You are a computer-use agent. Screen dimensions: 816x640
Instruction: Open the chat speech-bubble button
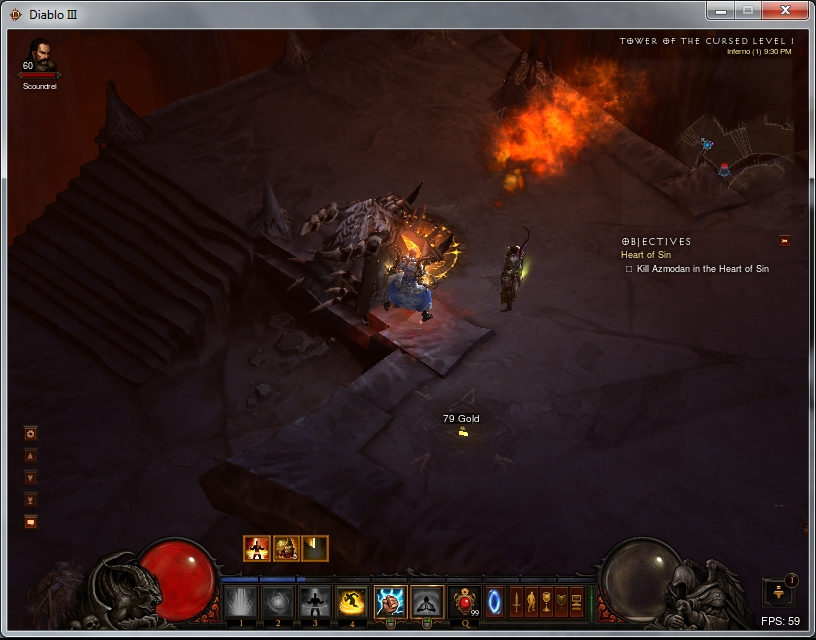coord(31,521)
